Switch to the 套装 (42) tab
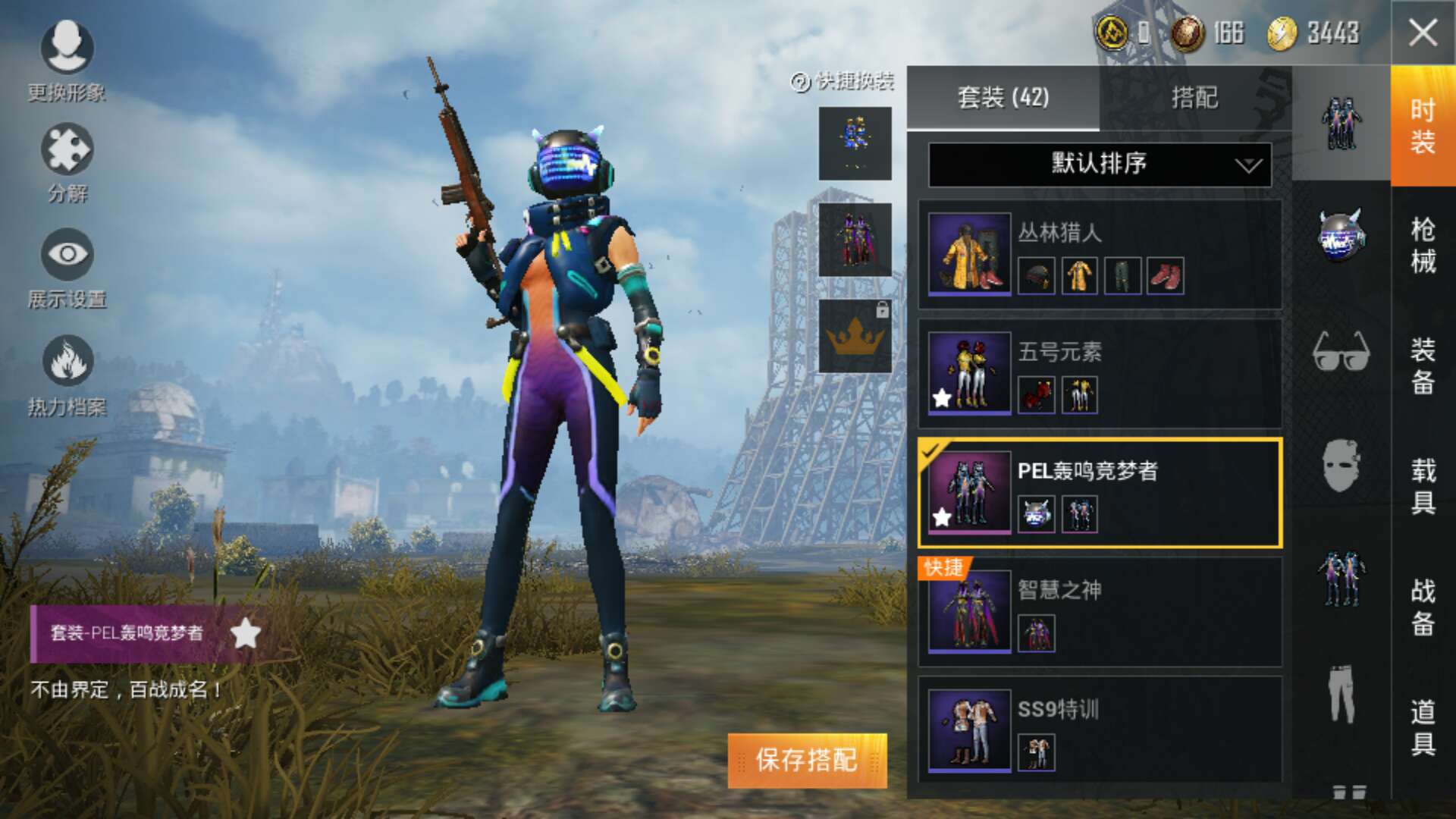Viewport: 1456px width, 819px height. [1003, 98]
